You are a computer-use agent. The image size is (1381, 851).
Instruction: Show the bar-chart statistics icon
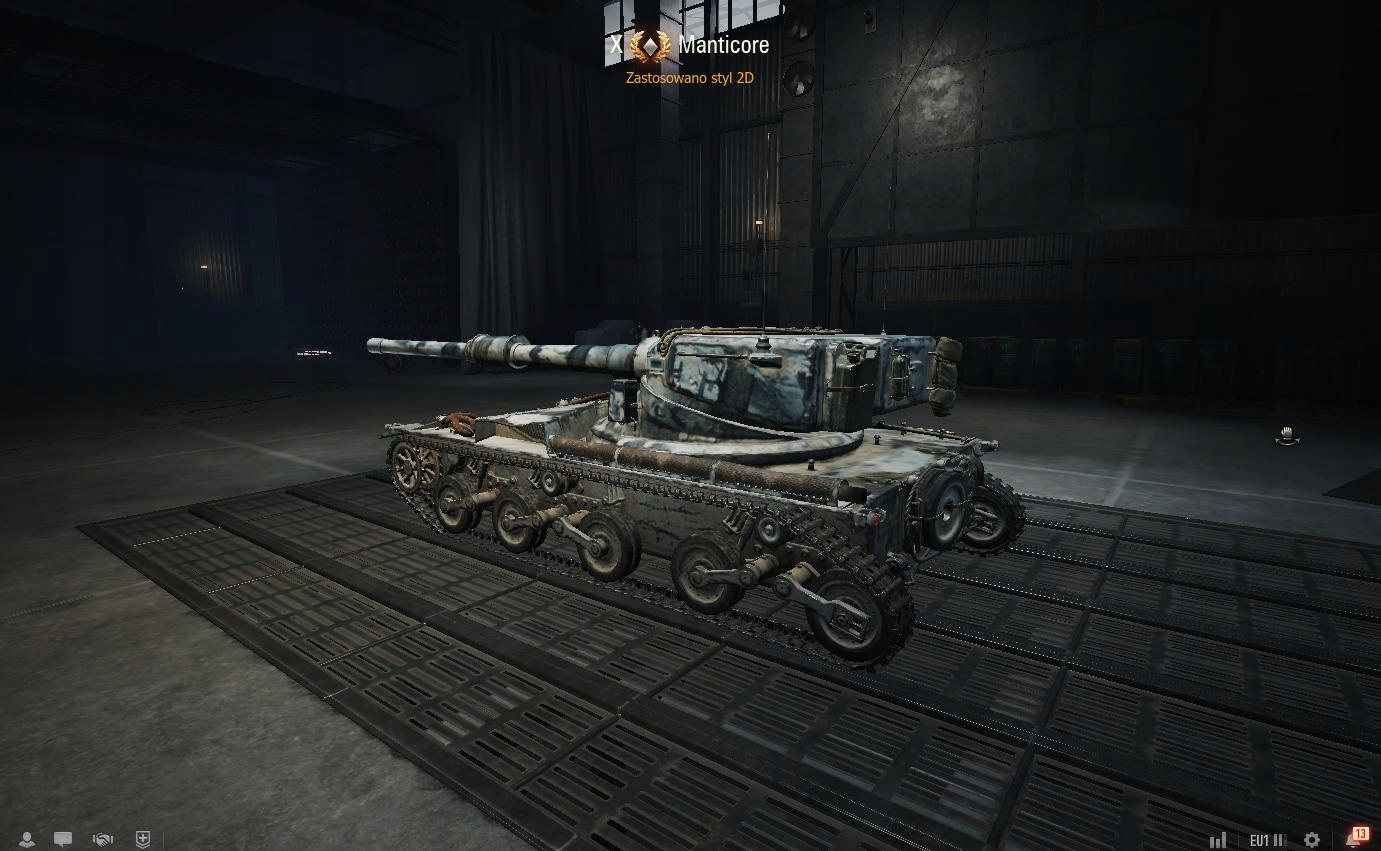(x=1218, y=841)
